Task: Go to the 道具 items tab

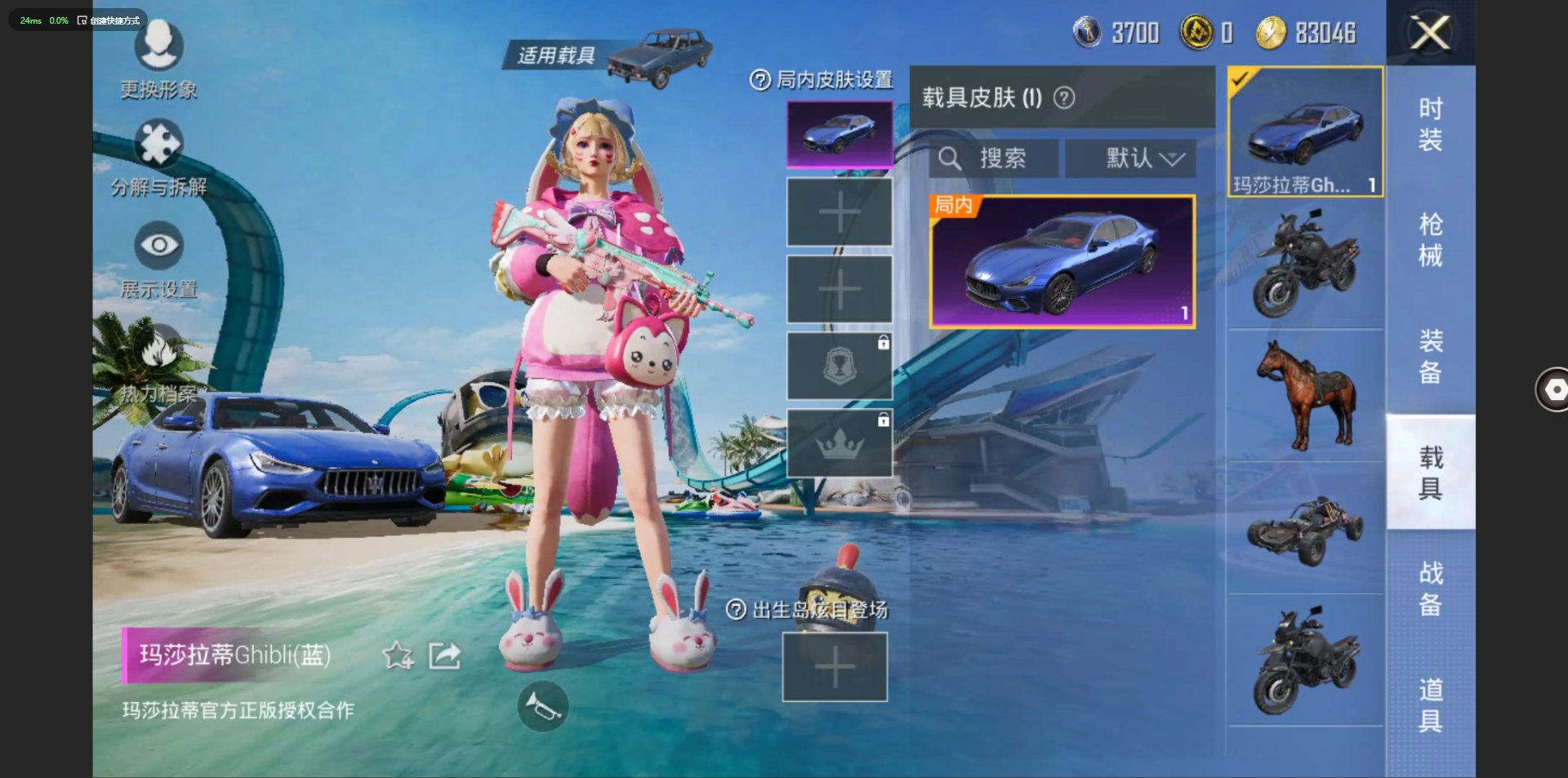Action: click(1430, 704)
